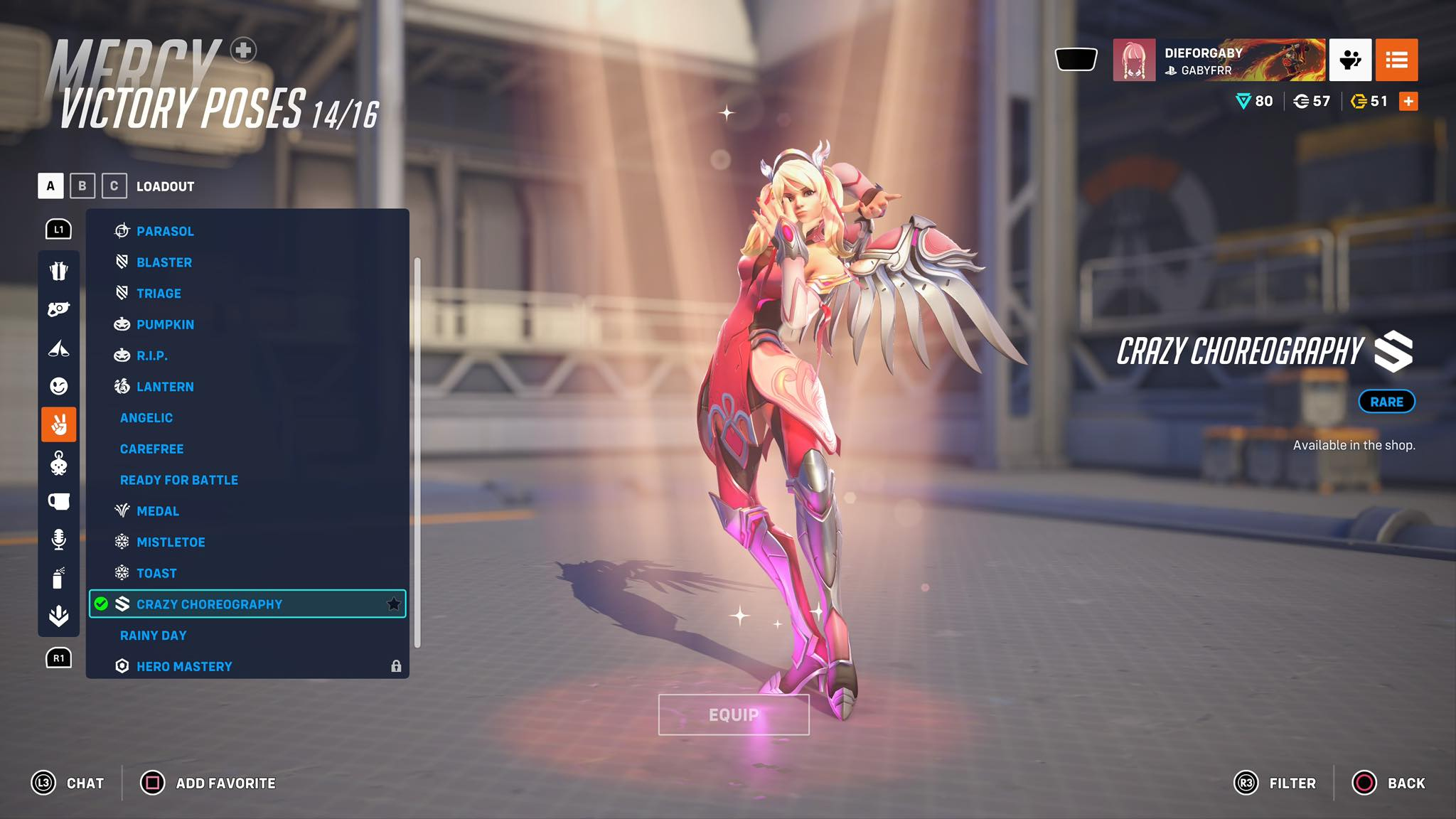Pick the Mistletoe victory pose
The image size is (1456, 819).
(171, 542)
